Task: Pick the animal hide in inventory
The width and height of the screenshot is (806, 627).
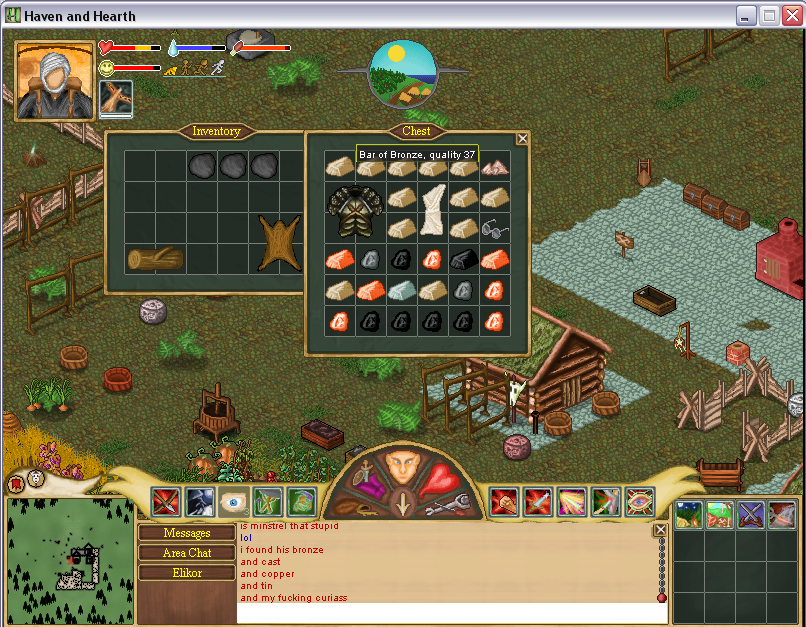Action: click(x=279, y=243)
